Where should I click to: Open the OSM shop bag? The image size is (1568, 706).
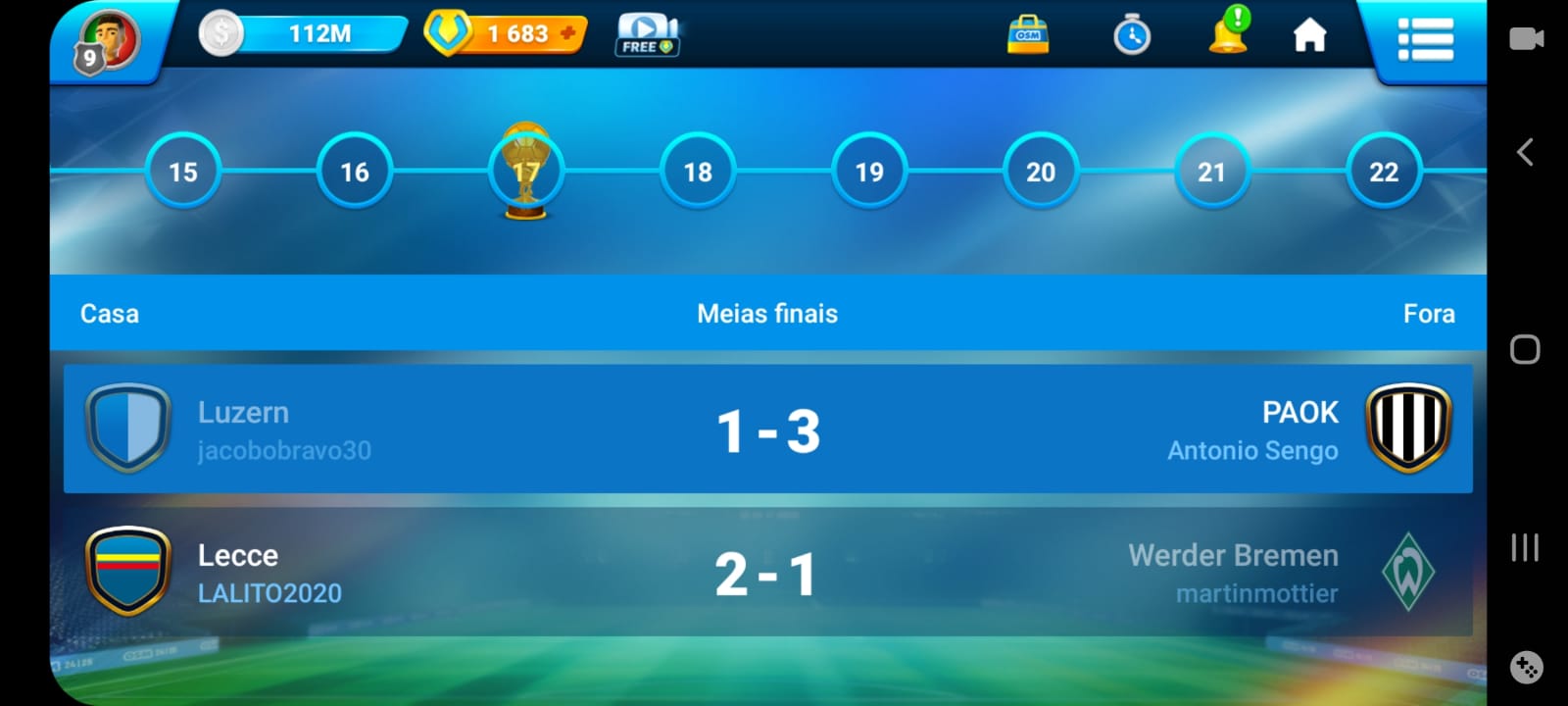pyautogui.click(x=1028, y=35)
